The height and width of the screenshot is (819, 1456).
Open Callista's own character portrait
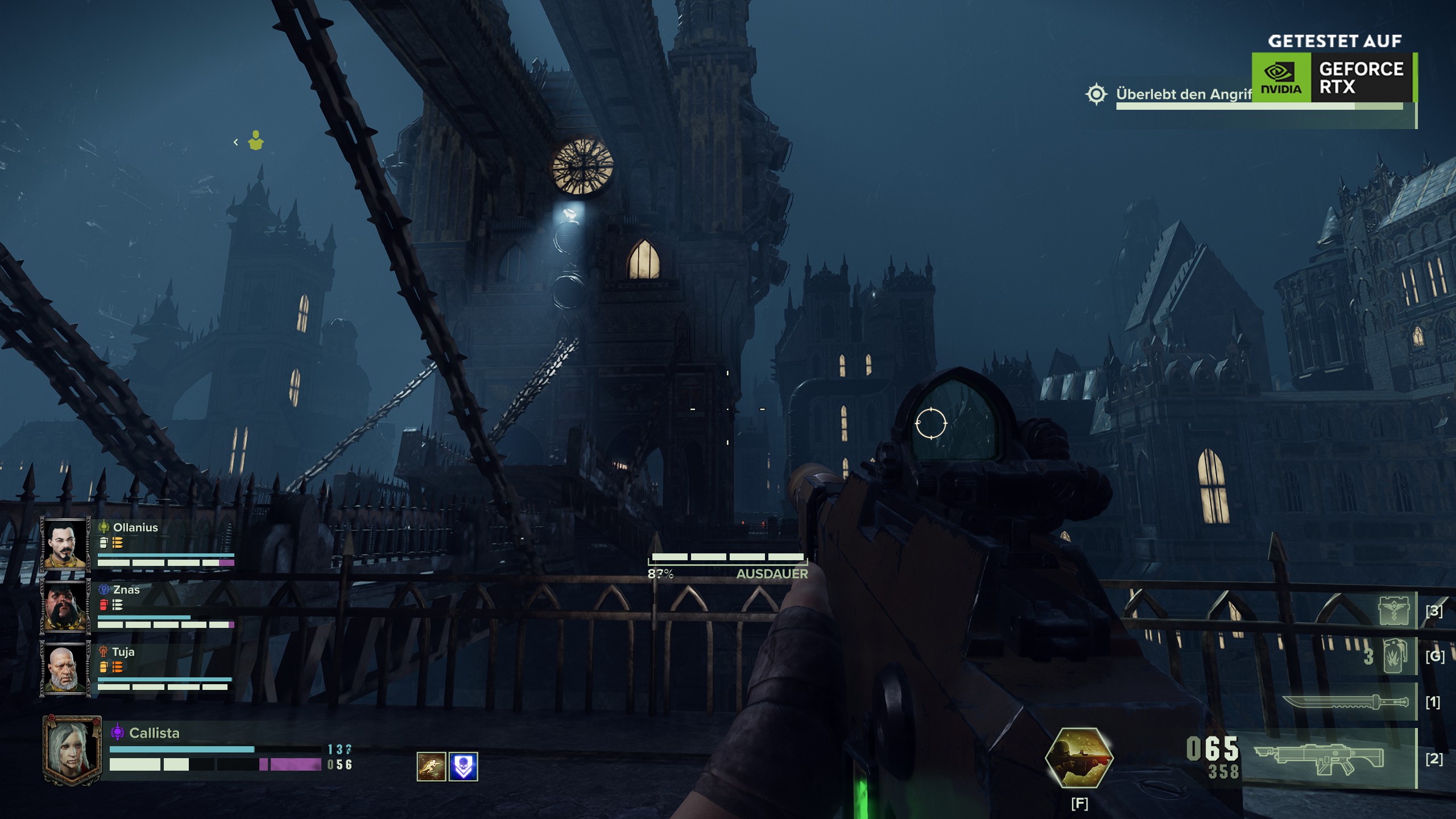72,751
